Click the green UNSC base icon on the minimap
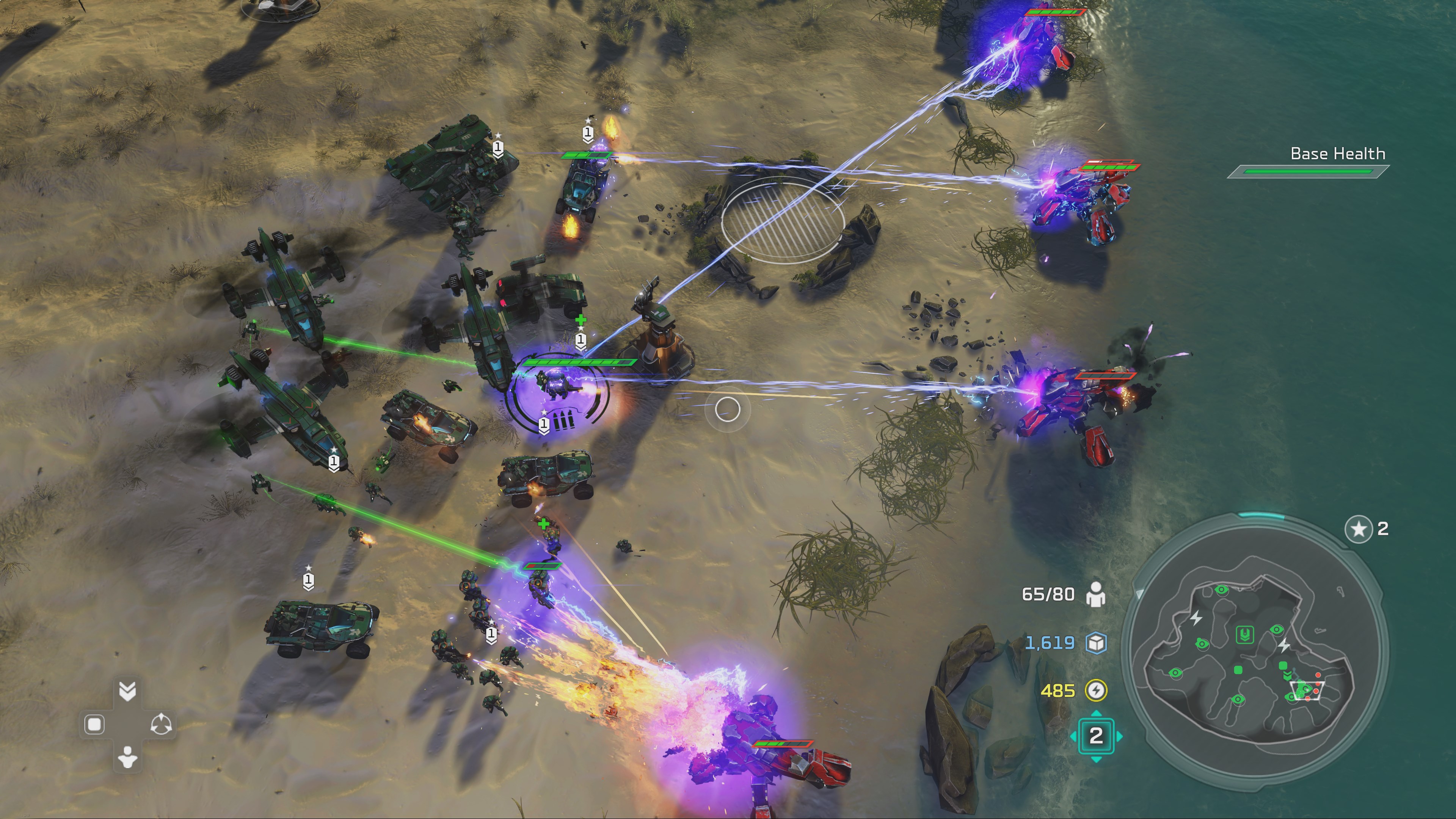 pyautogui.click(x=1245, y=634)
